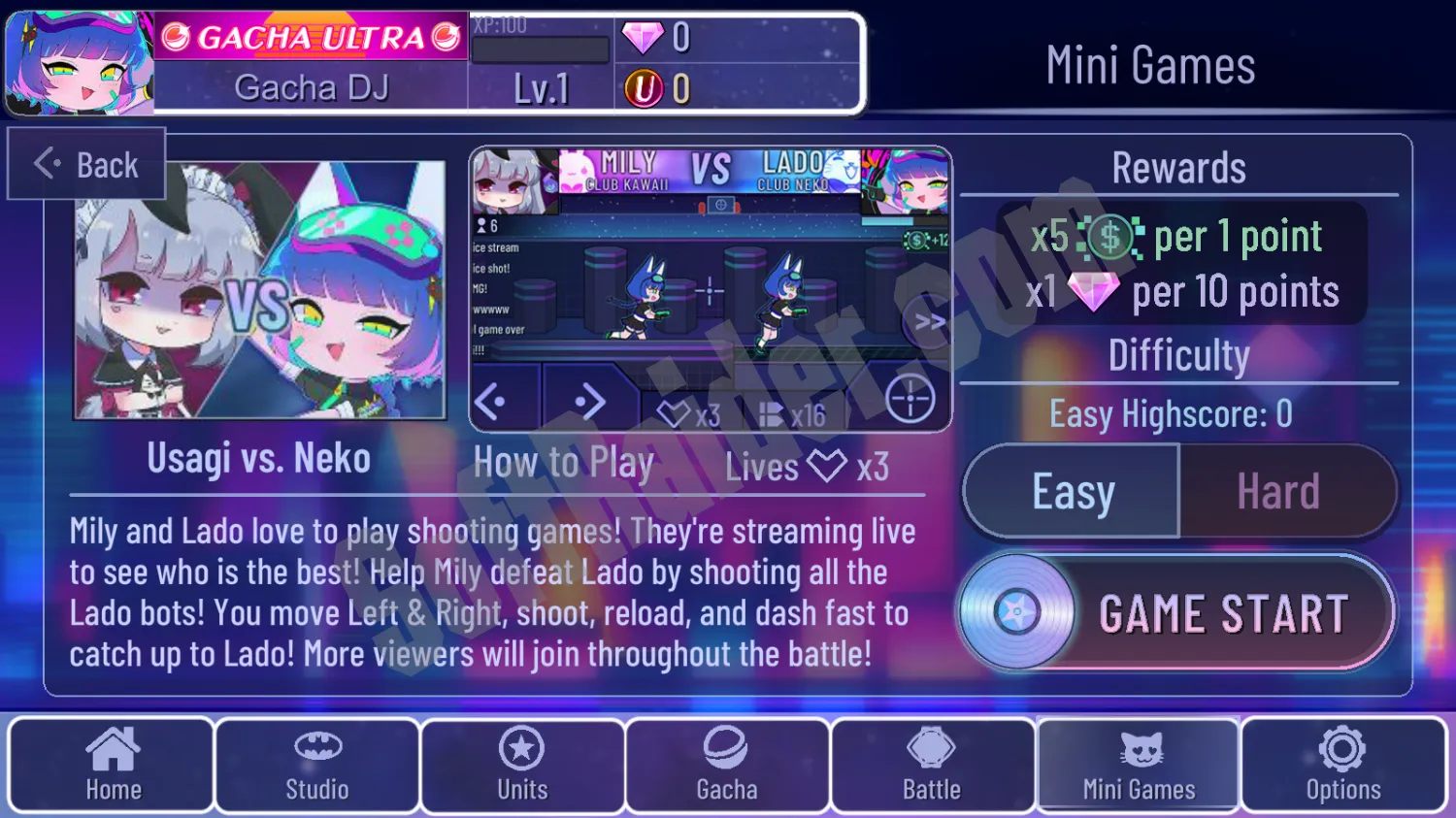Go to the Studio section
Screen dimensions: 1456x818
[317, 765]
